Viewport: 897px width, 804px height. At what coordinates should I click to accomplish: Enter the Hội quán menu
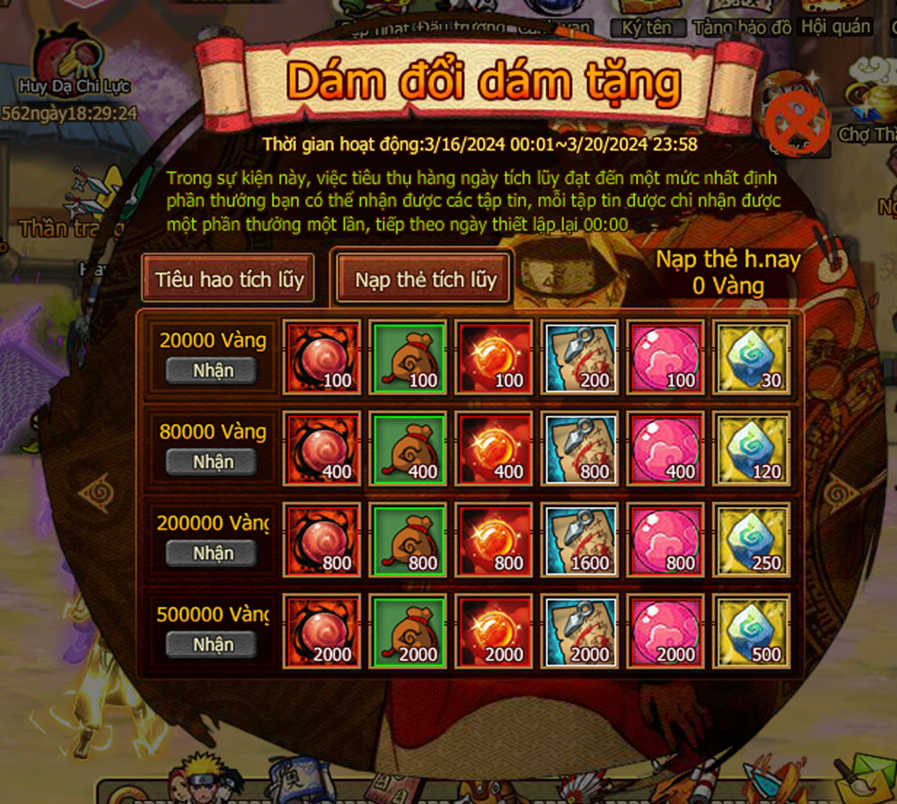pyautogui.click(x=838, y=24)
